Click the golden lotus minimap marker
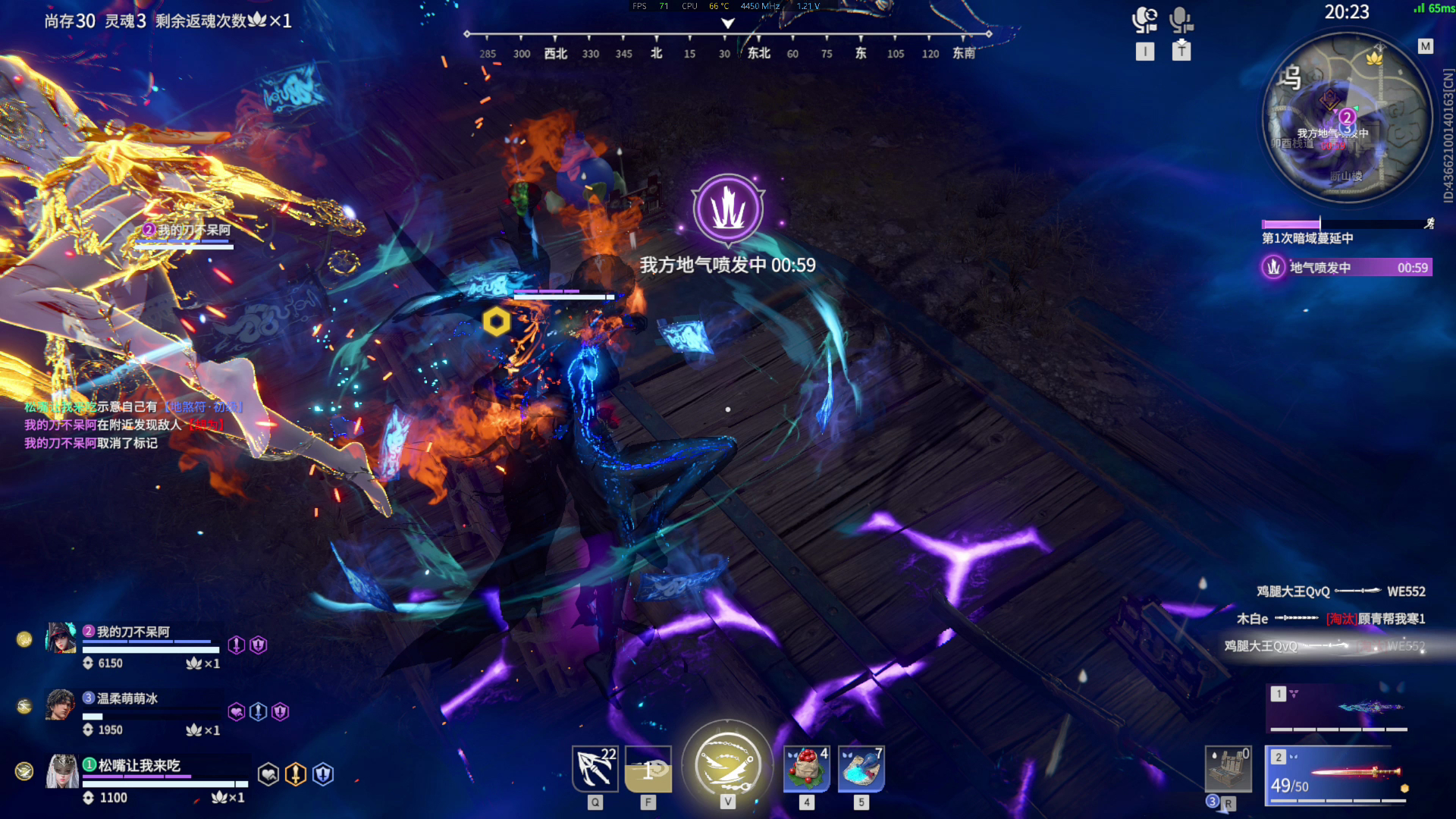Screen dimensions: 1456x819 (1374, 57)
